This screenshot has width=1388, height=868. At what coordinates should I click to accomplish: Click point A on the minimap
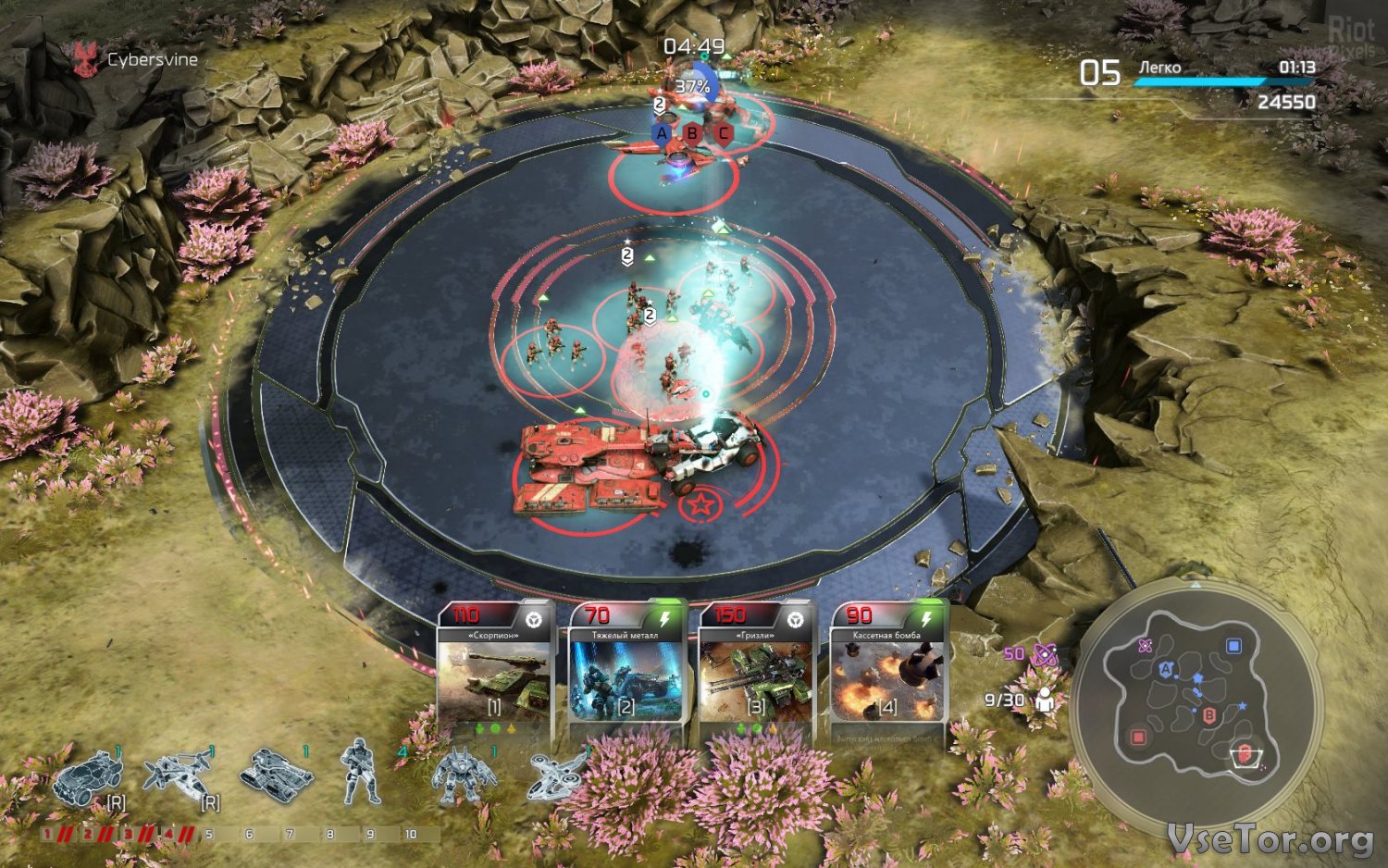click(x=1166, y=668)
